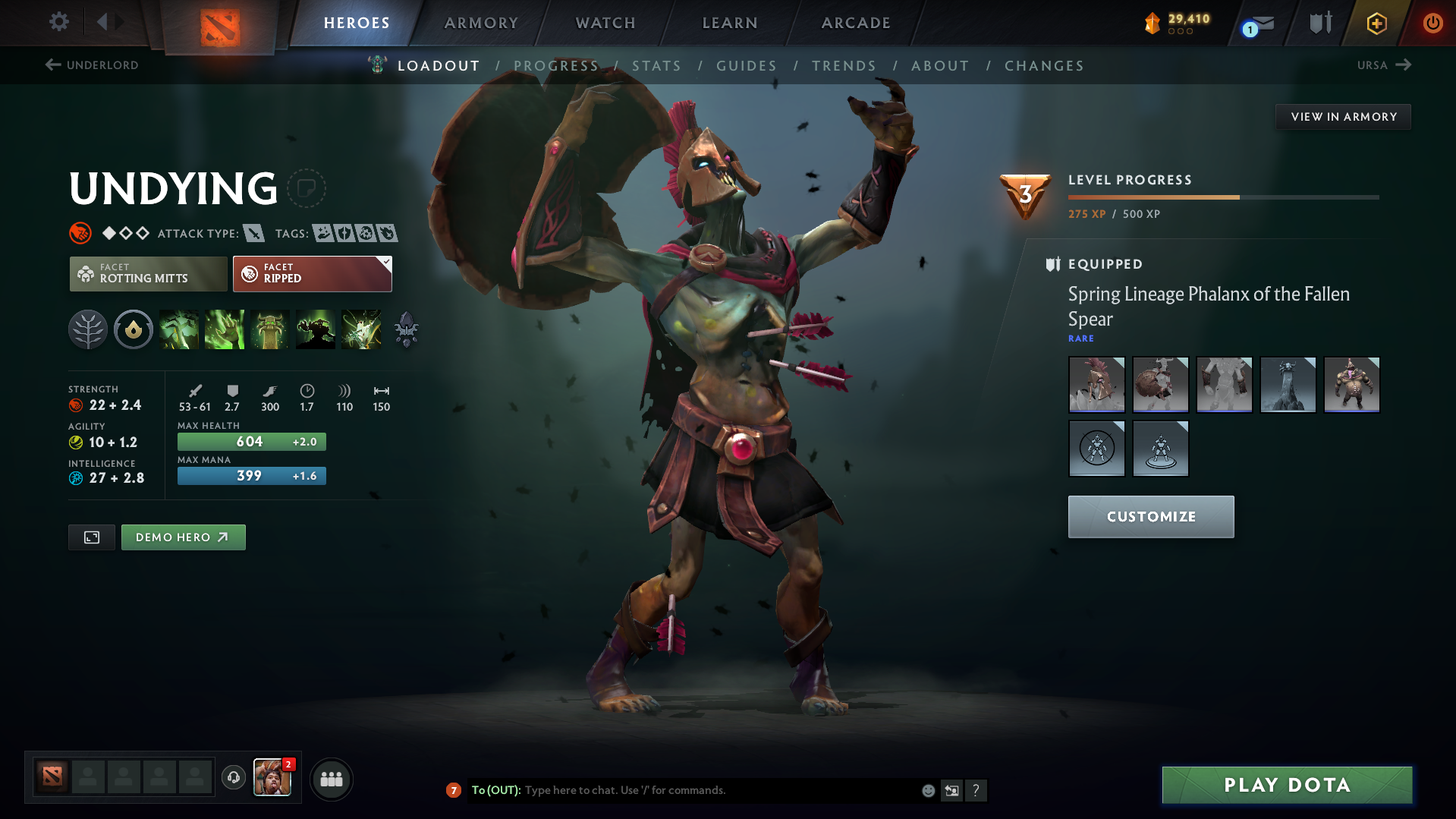Select the Ripped facet

[303, 273]
